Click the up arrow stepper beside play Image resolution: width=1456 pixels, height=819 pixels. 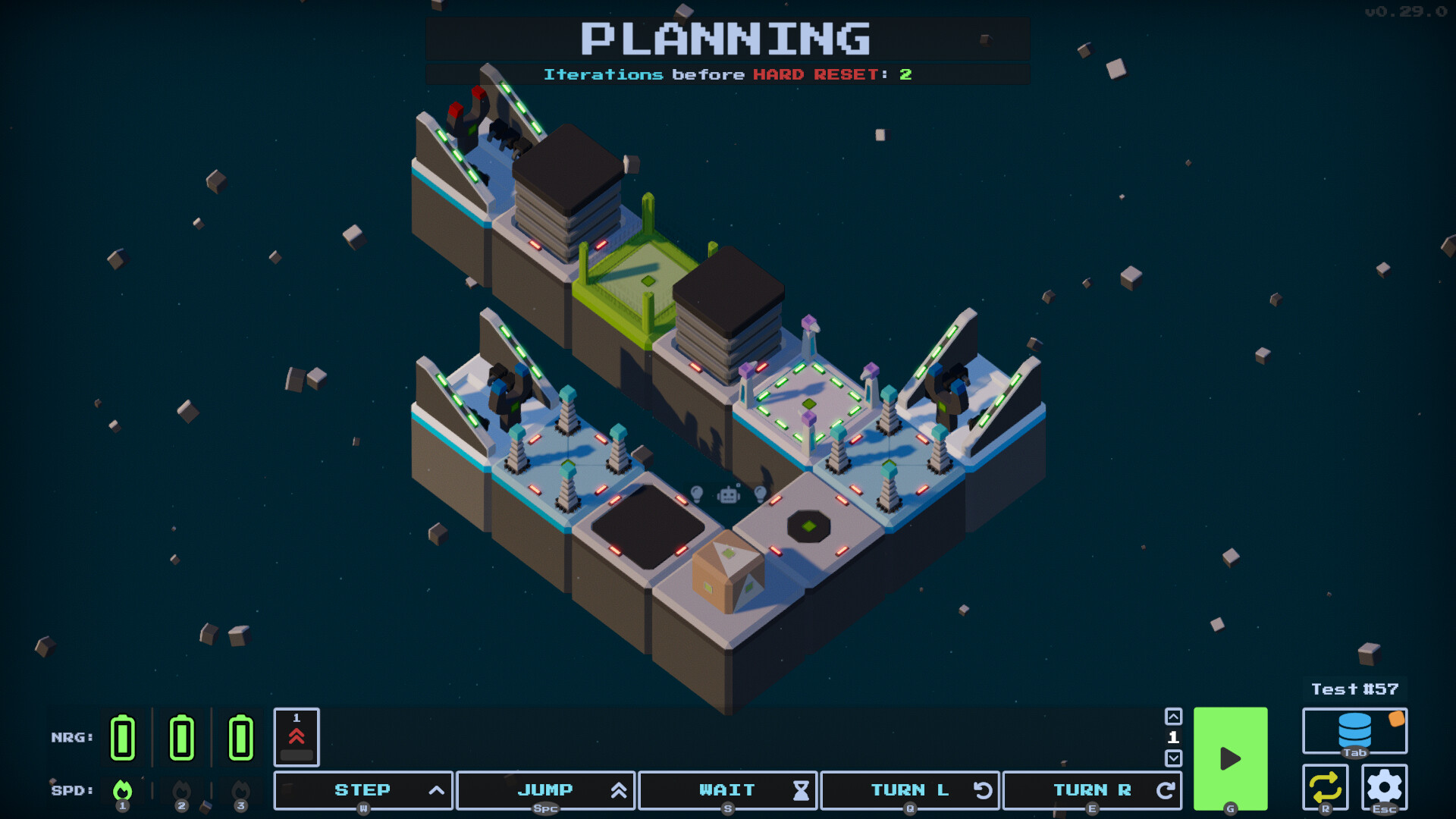pyautogui.click(x=1174, y=716)
